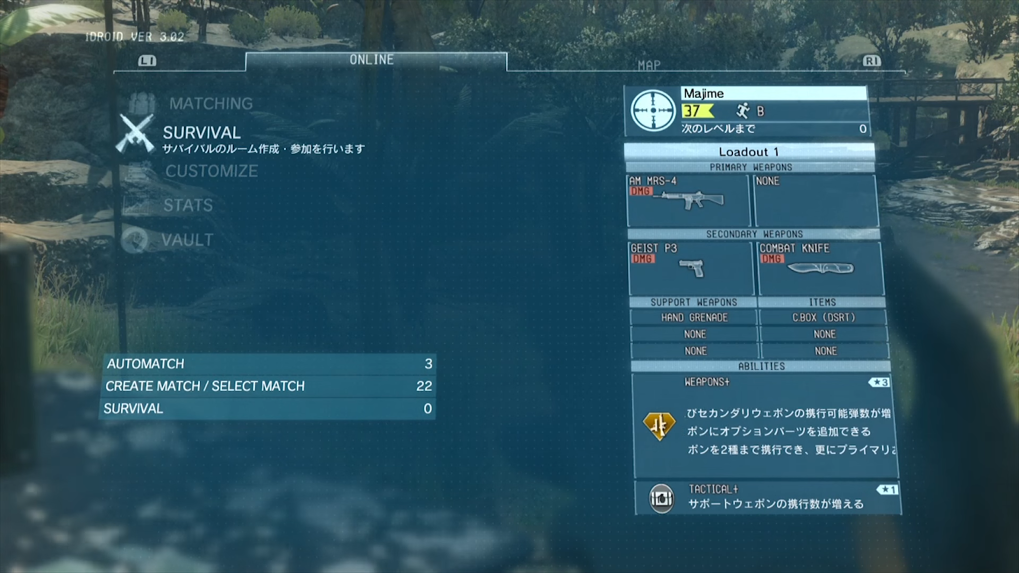Viewport: 1019px width, 573px height.
Task: Click the Majime player name card
Action: click(746, 110)
